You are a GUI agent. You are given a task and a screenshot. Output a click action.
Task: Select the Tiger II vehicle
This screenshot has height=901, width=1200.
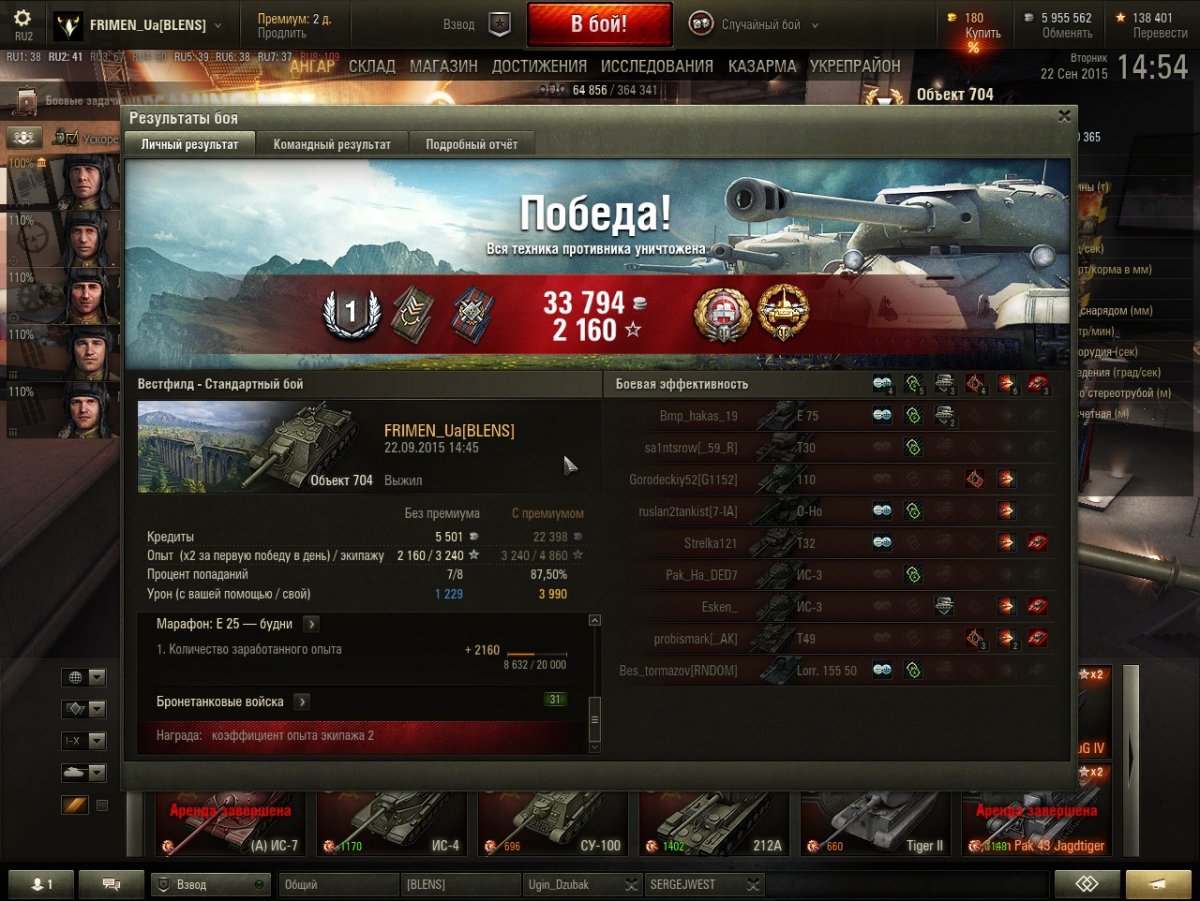pyautogui.click(x=874, y=823)
